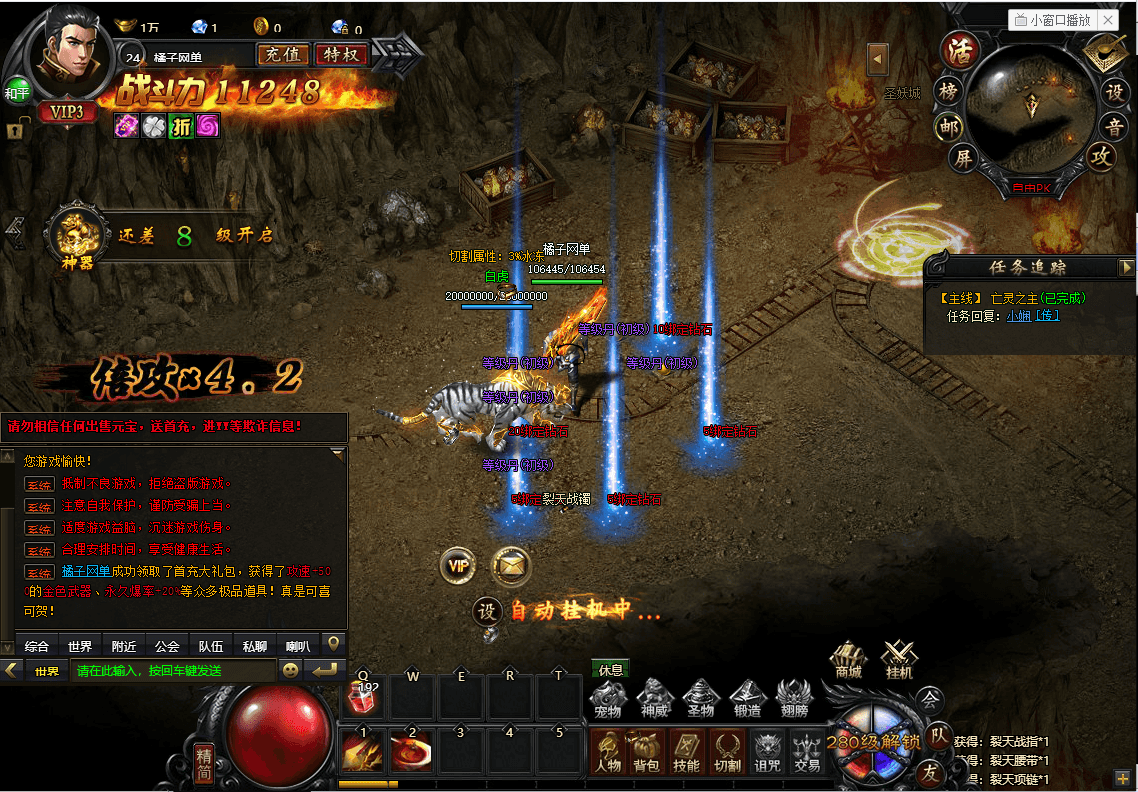The height and width of the screenshot is (792, 1138).
Task: Switch chat to the 公会 guild tab
Action: (167, 646)
